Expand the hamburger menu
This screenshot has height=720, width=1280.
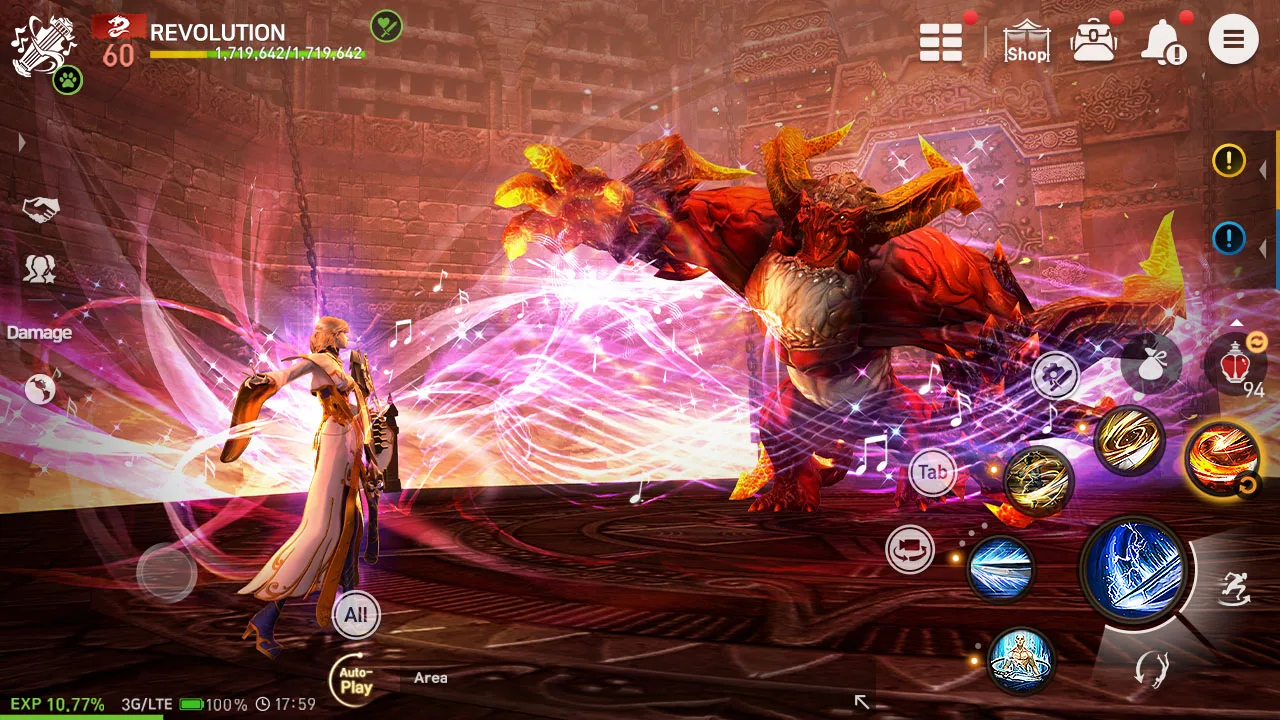[x=1233, y=40]
